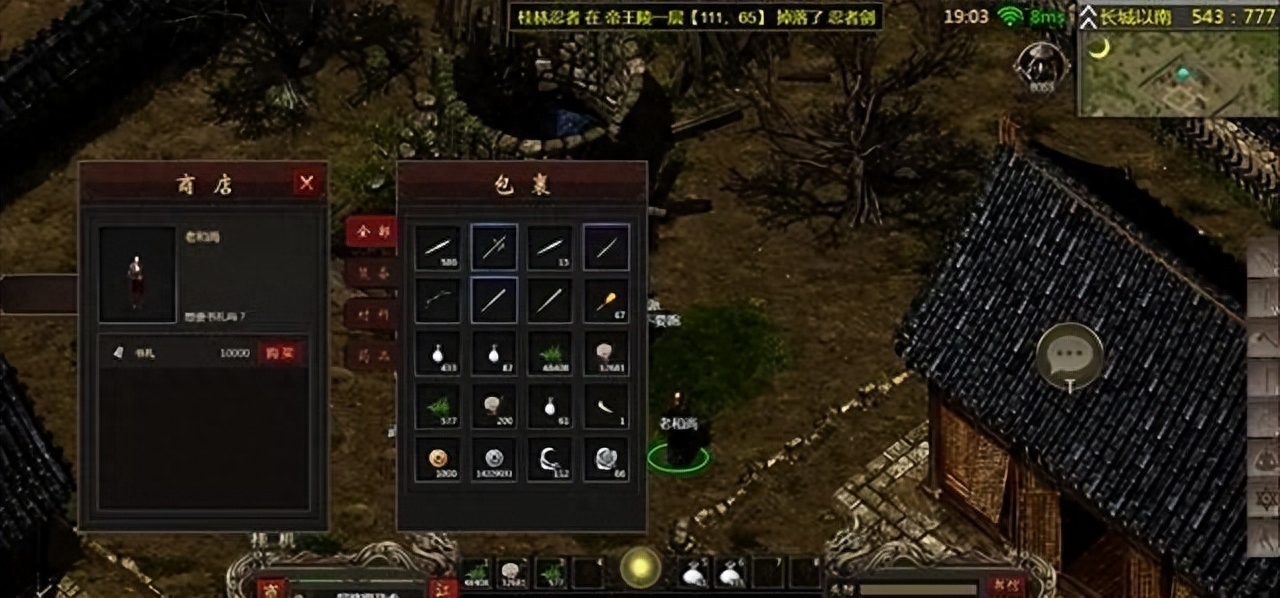
Task: Pick the orange torch item stacked 67
Action: pos(606,300)
